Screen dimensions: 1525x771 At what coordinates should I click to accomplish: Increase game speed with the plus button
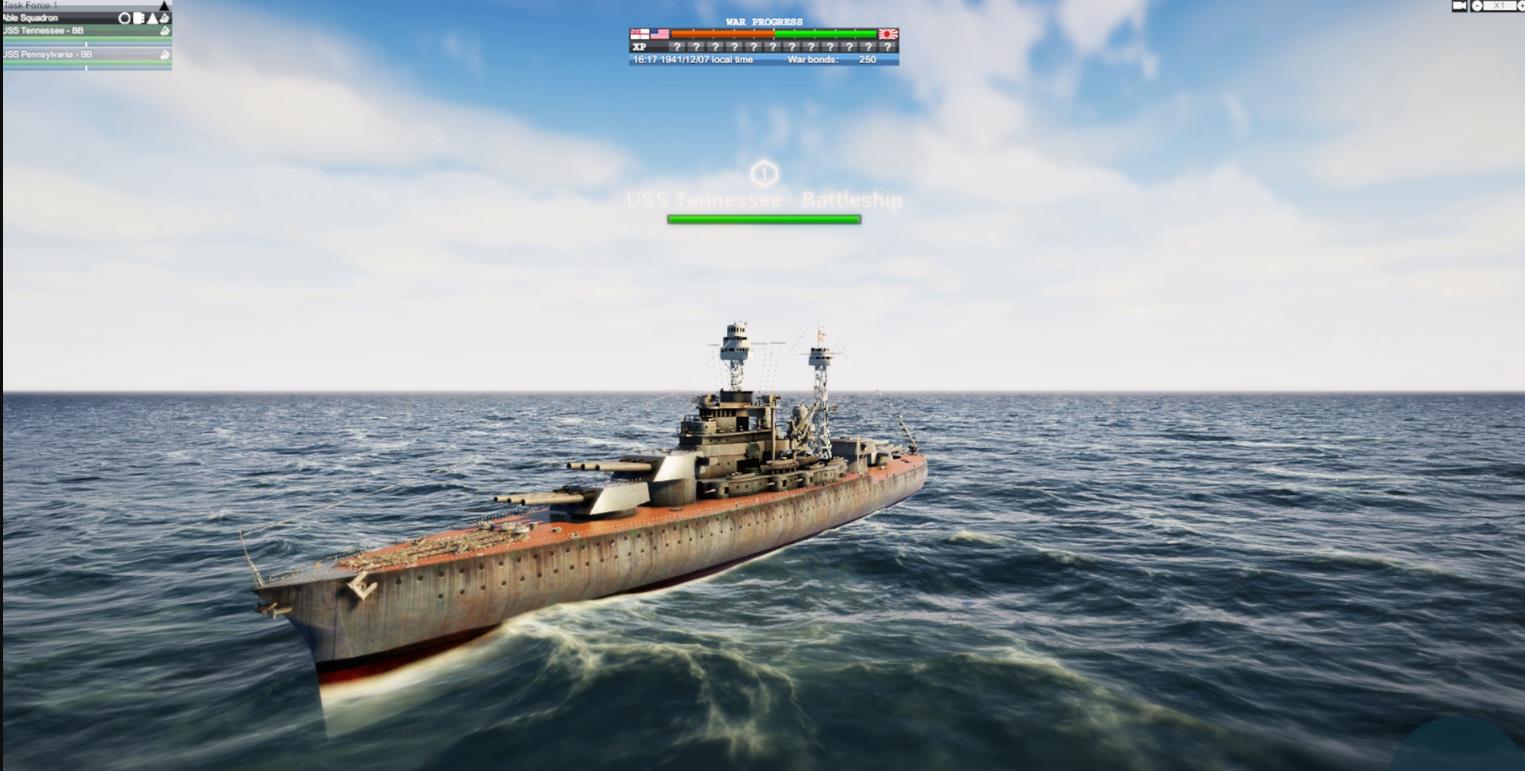[x=1520, y=6]
